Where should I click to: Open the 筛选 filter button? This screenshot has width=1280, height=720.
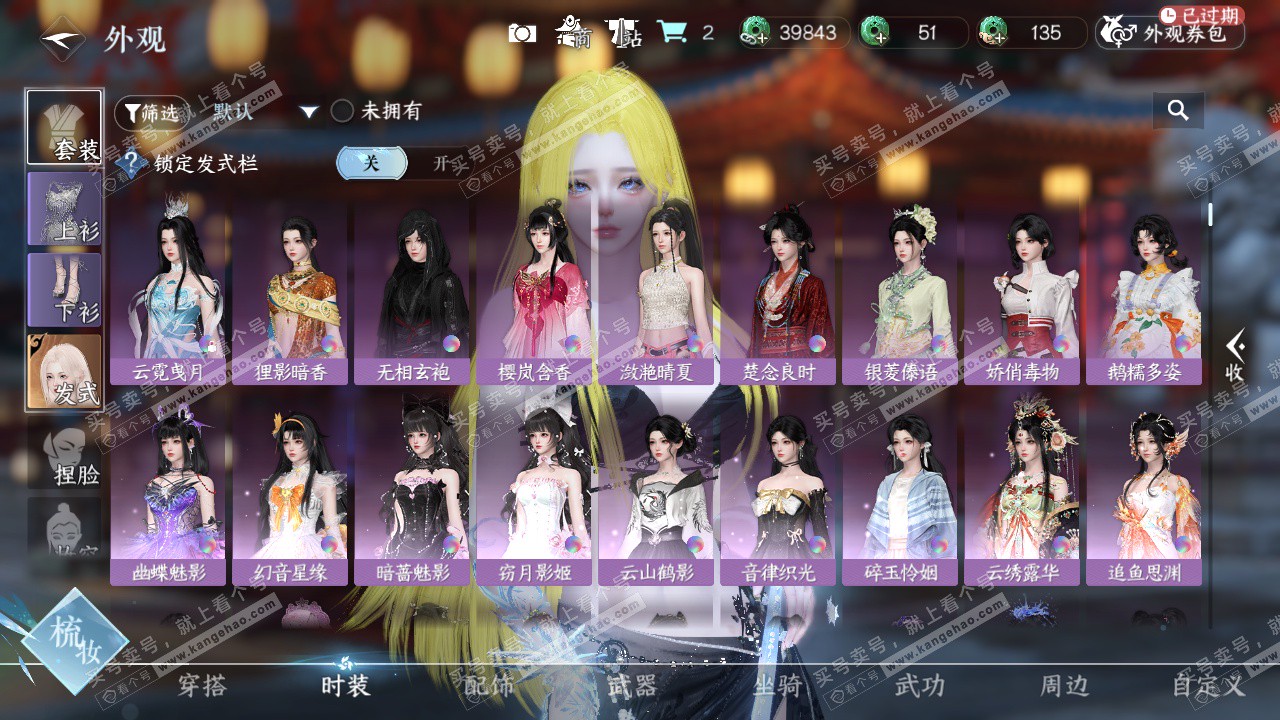(x=151, y=112)
